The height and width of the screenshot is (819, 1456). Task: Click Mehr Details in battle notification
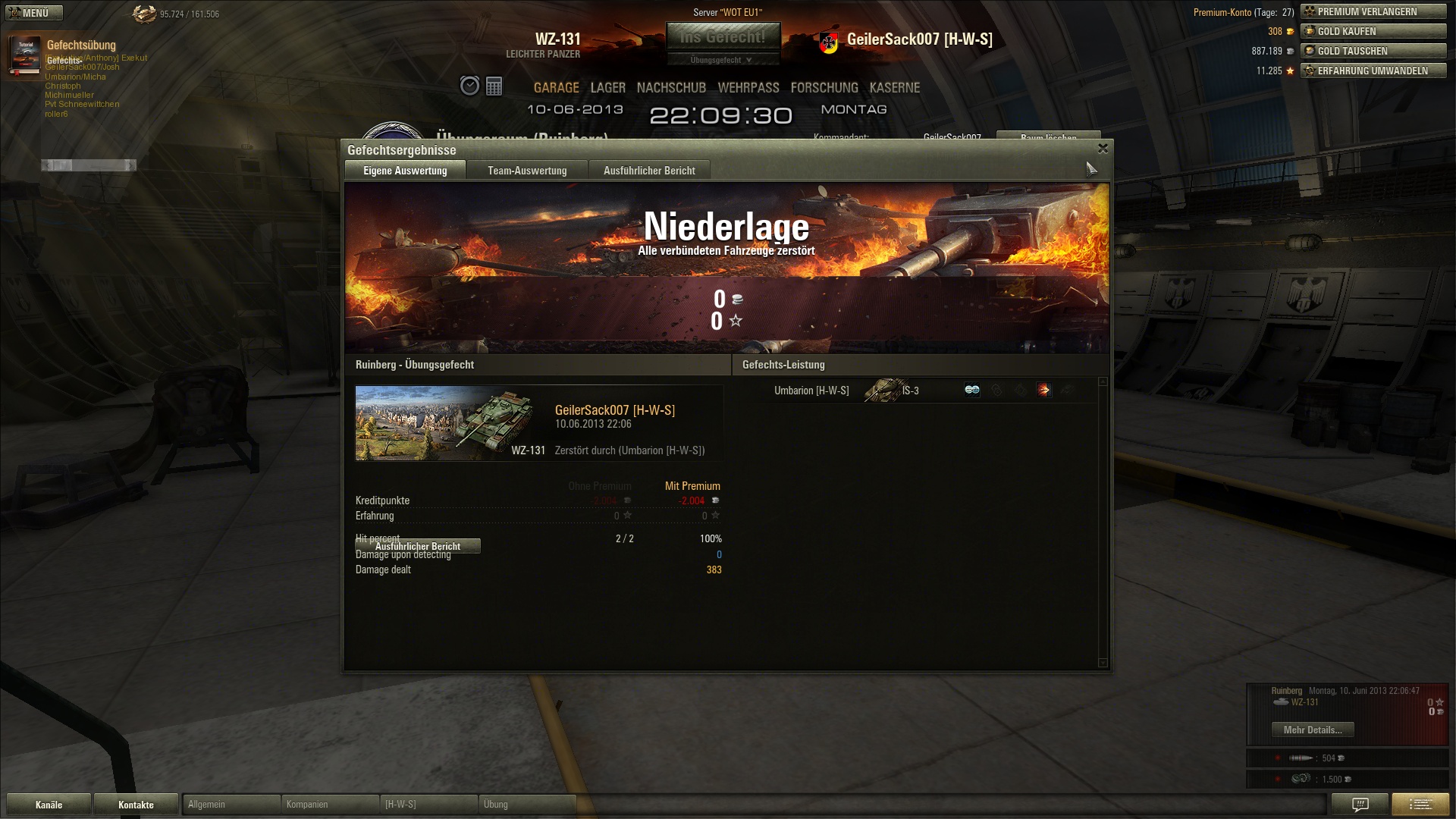click(1312, 730)
